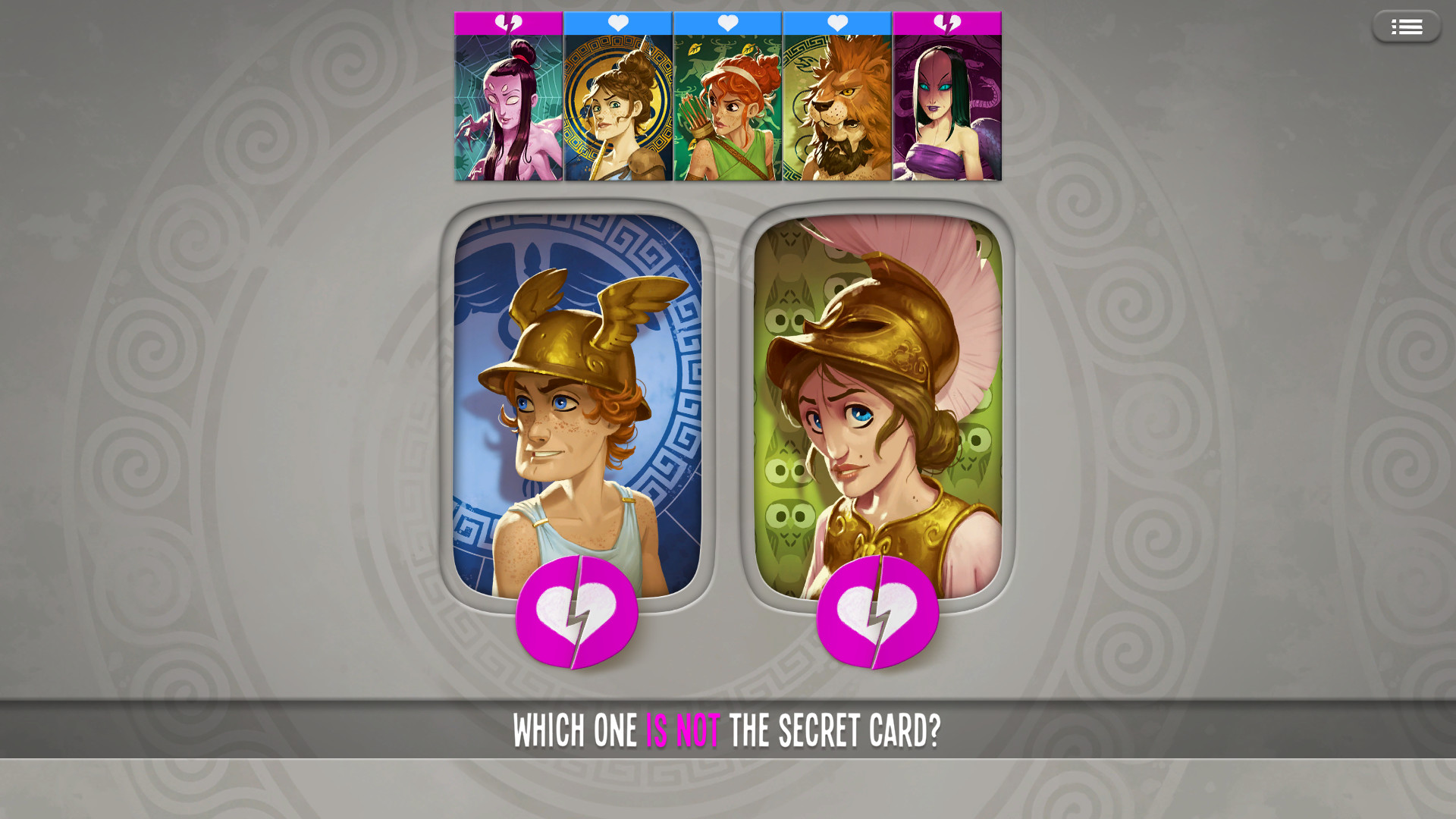Image resolution: width=1456 pixels, height=819 pixels.
Task: Click the heart icon above the golden huntress card
Action: 617,24
